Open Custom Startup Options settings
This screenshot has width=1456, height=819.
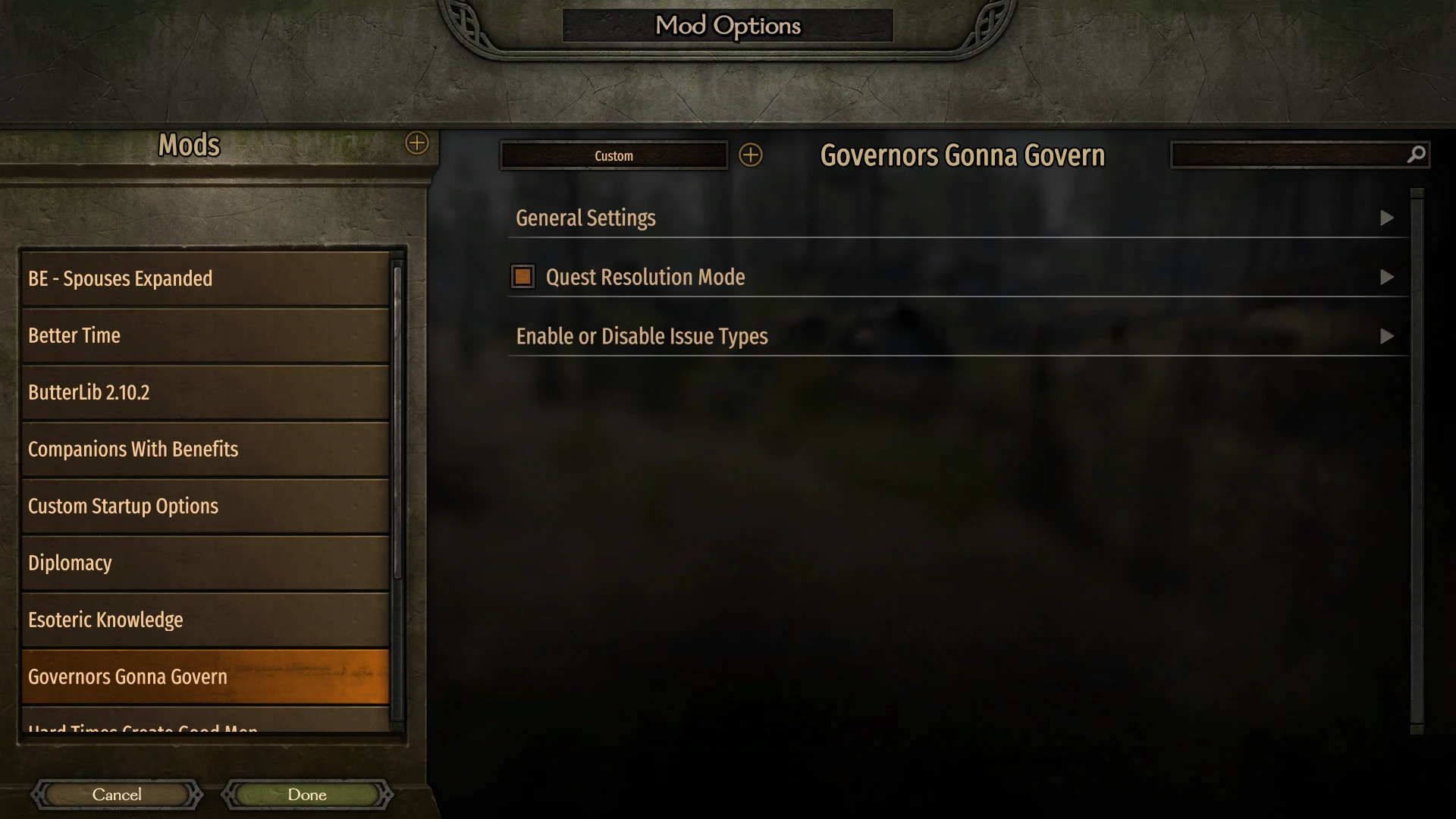[205, 506]
